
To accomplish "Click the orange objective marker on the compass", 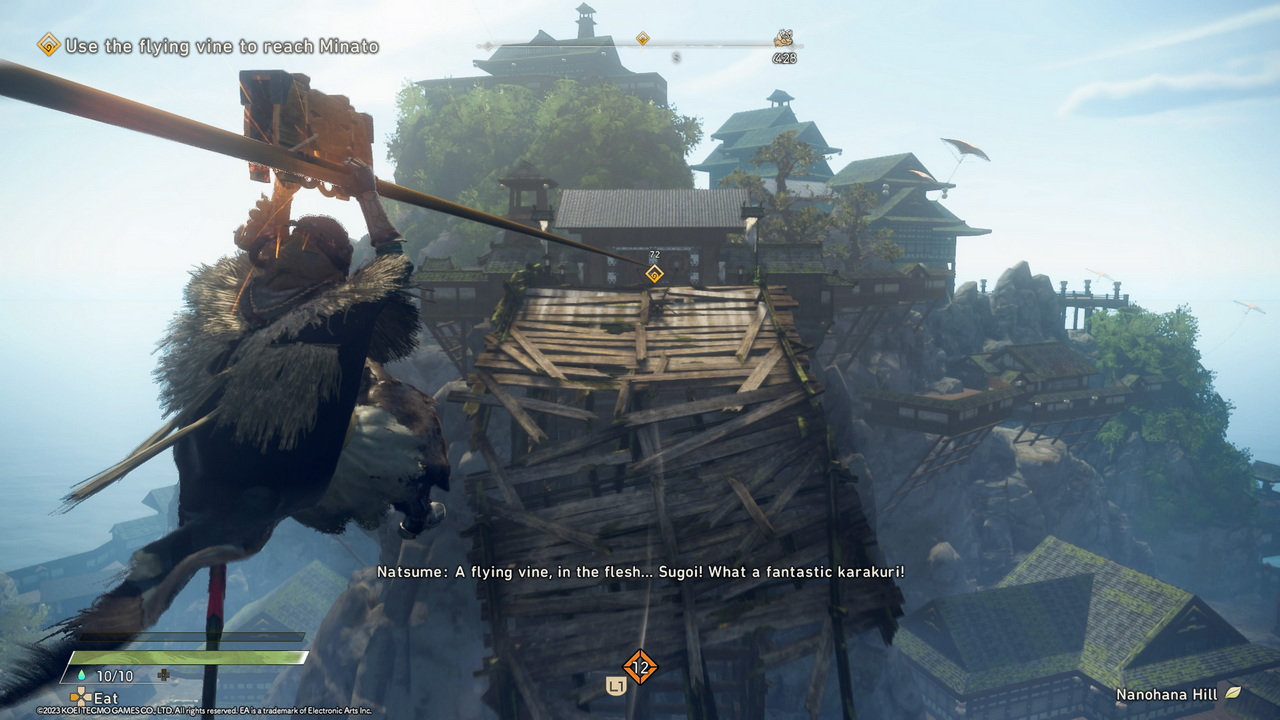I will (643, 39).
